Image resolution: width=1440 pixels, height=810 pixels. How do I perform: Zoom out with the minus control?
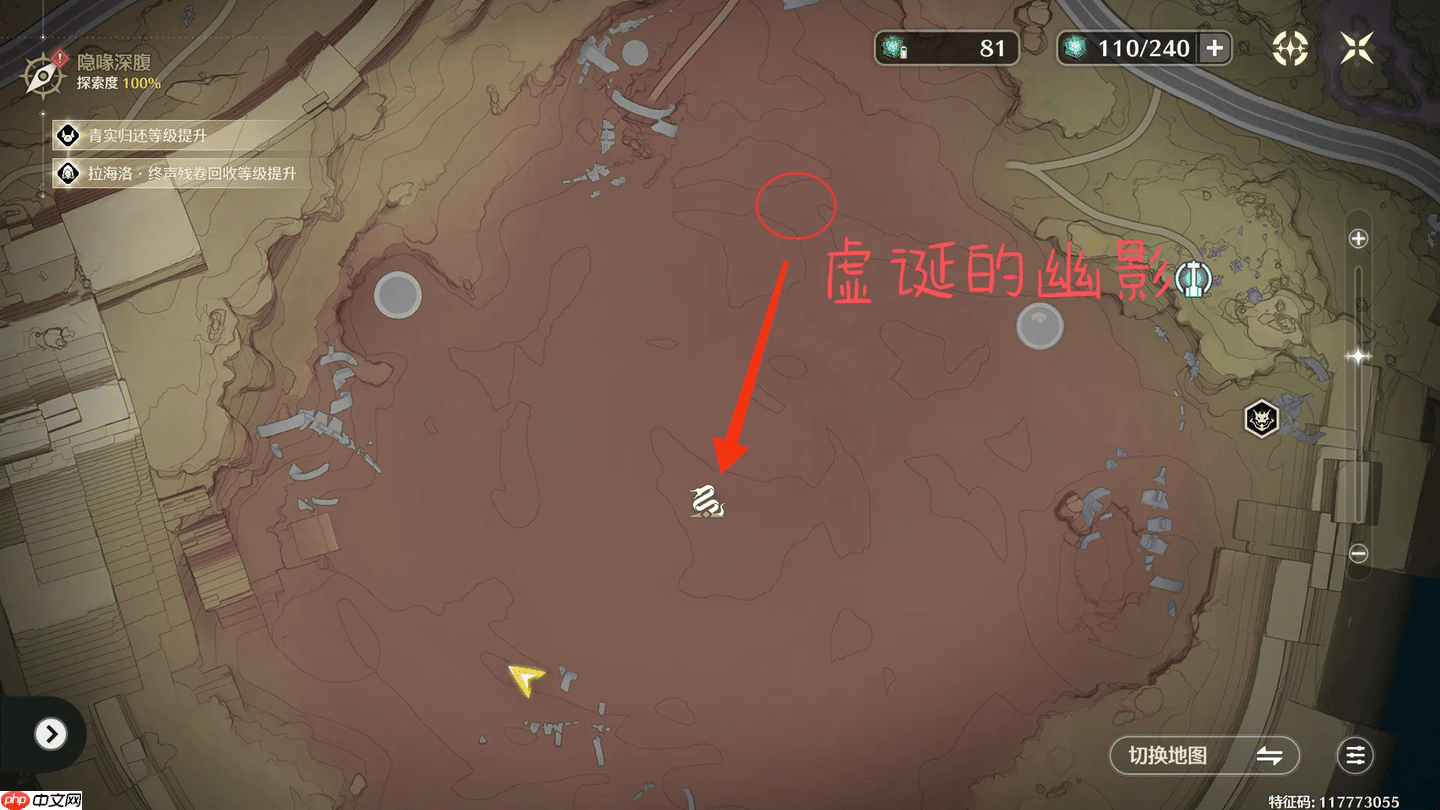point(1359,552)
